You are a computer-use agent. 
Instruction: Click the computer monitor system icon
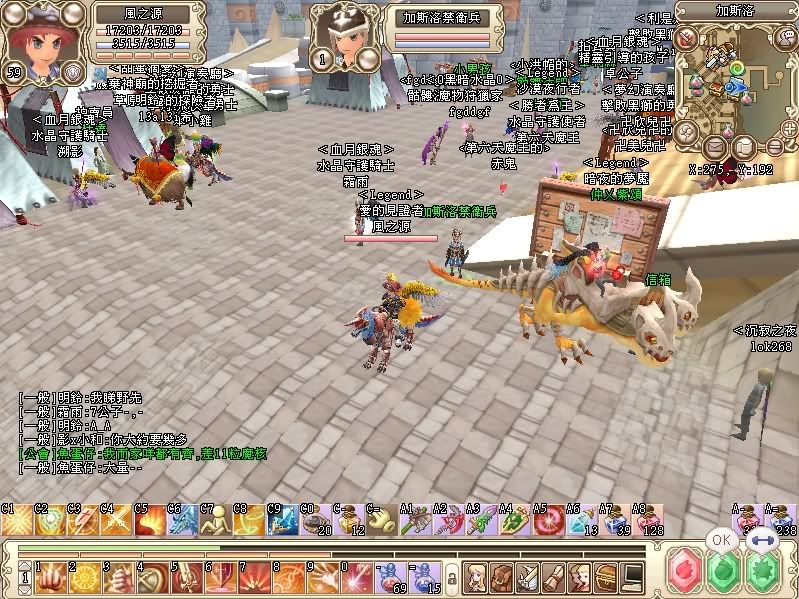tap(631, 578)
